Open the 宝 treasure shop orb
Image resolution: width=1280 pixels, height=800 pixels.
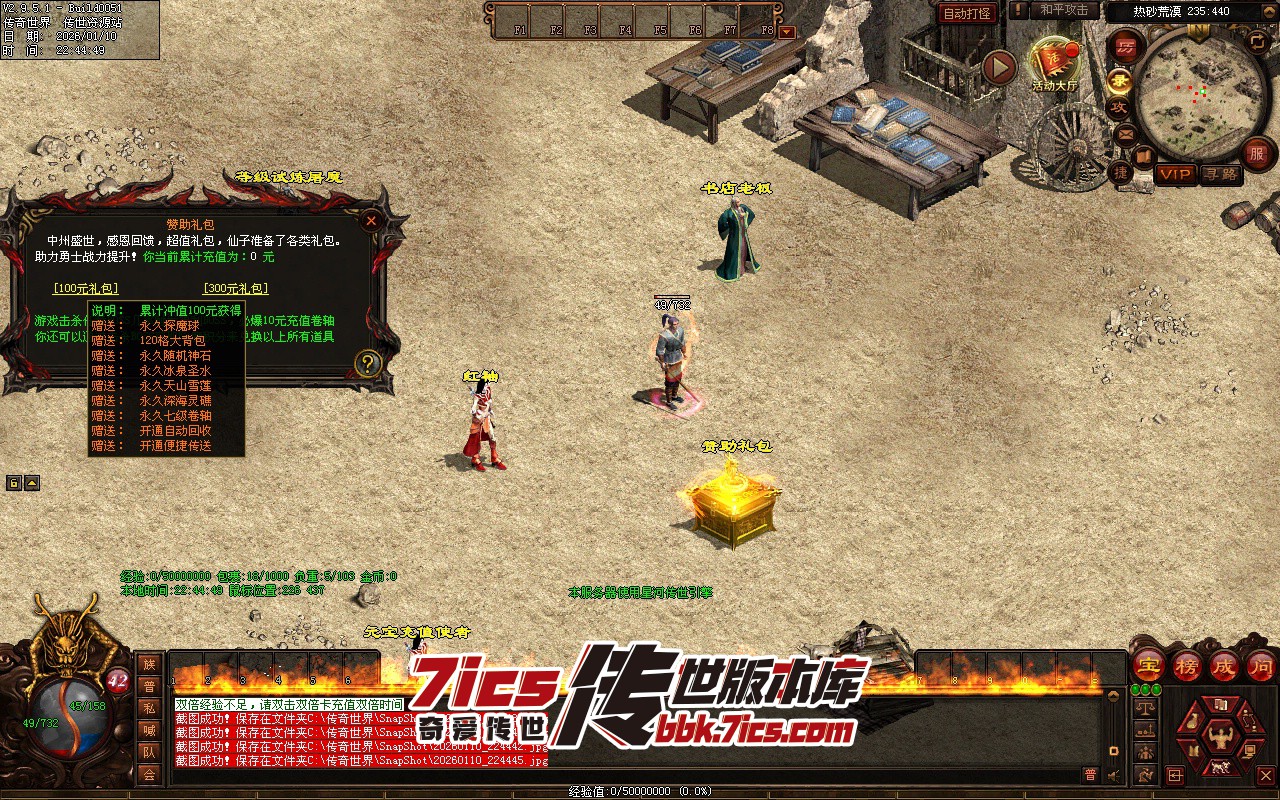tap(1149, 665)
